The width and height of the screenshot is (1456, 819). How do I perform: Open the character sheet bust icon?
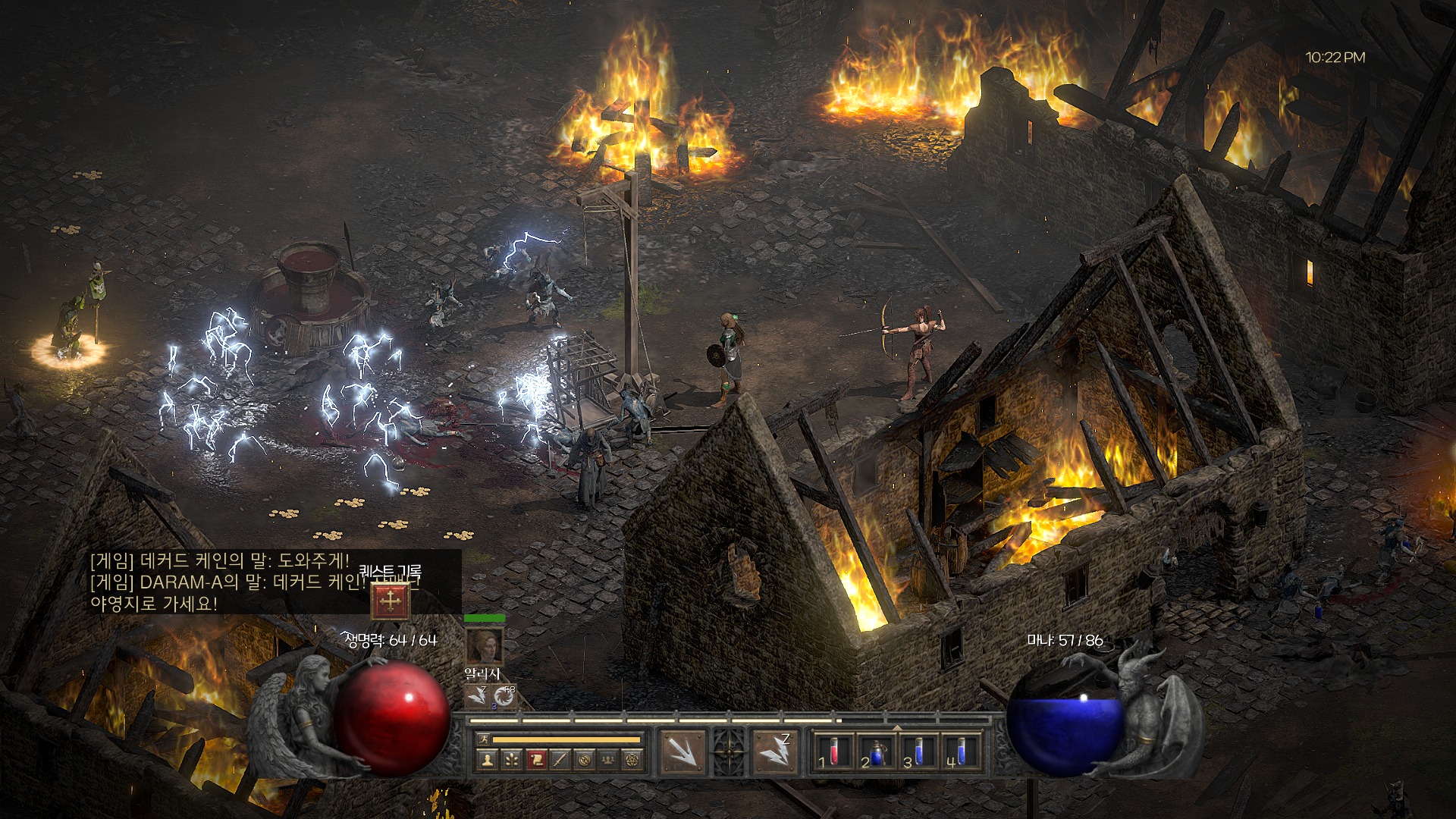(488, 759)
